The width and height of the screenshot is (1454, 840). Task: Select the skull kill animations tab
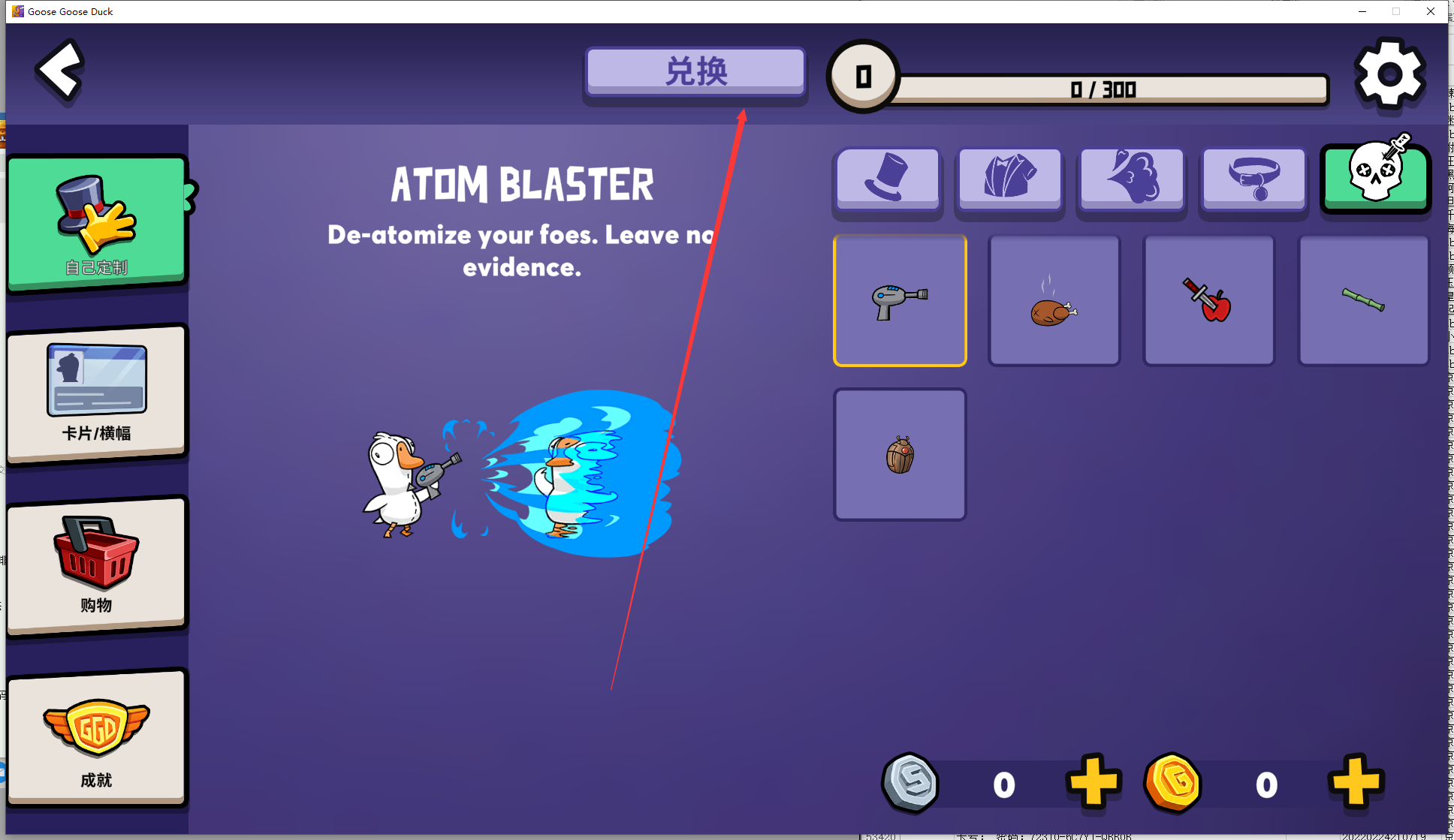click(x=1375, y=176)
